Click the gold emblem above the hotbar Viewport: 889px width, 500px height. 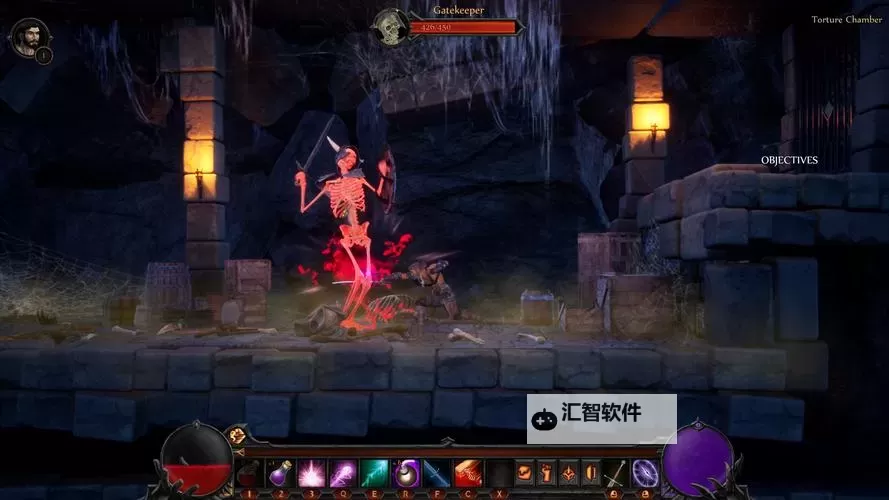(x=238, y=435)
